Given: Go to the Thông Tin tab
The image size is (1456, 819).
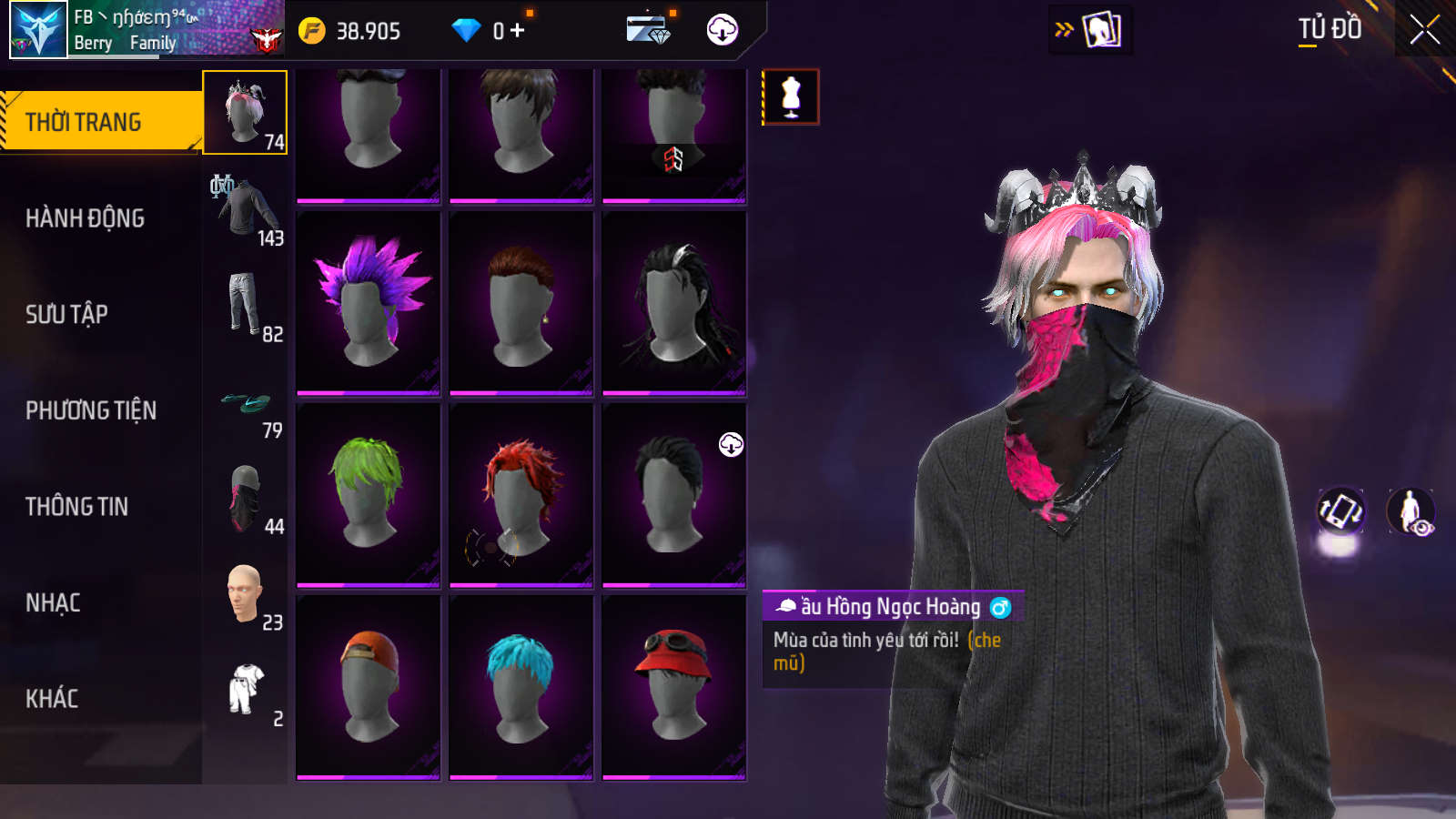Looking at the screenshot, I should (x=76, y=506).
